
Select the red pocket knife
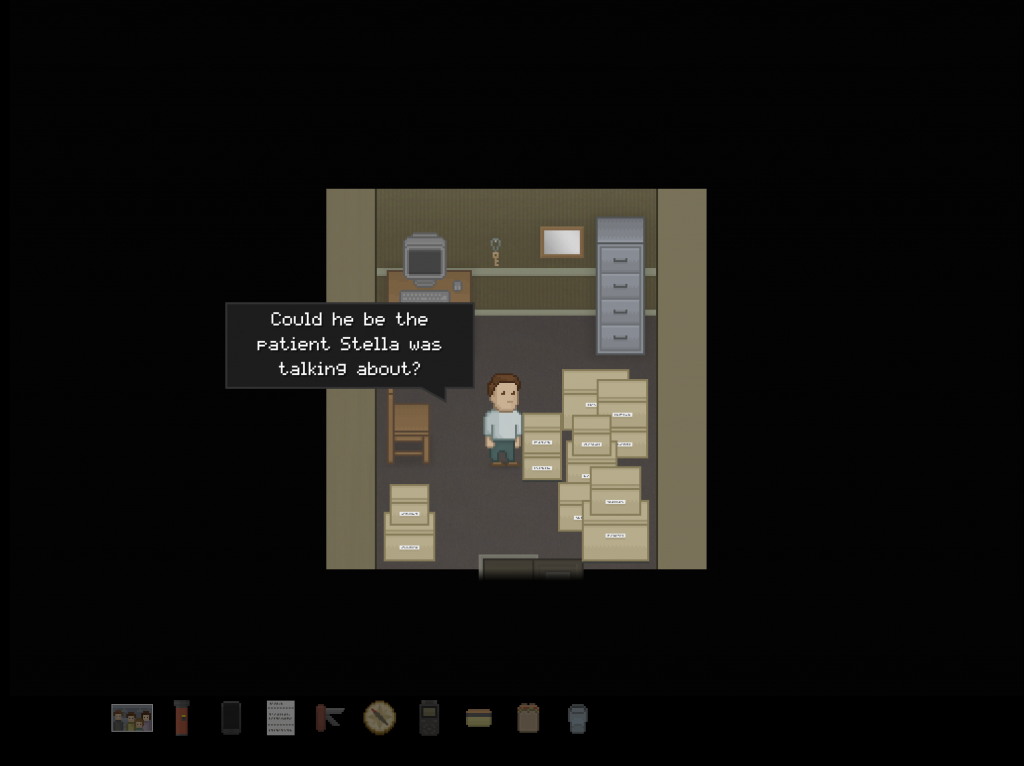[330, 718]
